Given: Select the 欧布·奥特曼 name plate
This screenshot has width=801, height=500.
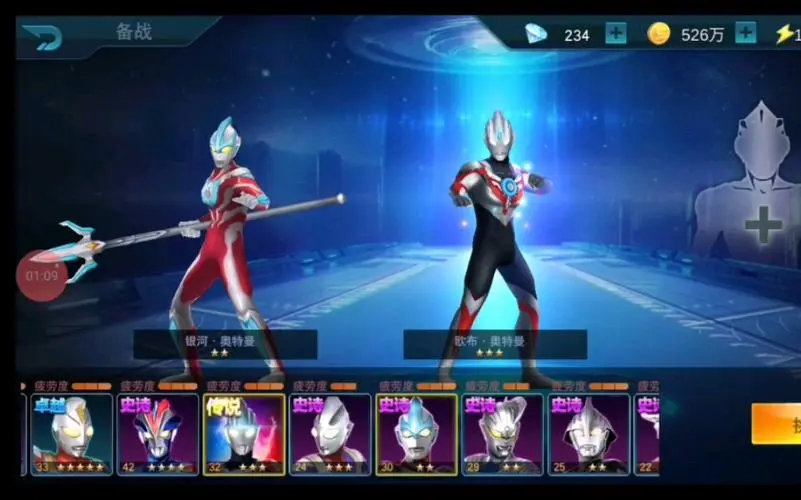Looking at the screenshot, I should click(495, 344).
